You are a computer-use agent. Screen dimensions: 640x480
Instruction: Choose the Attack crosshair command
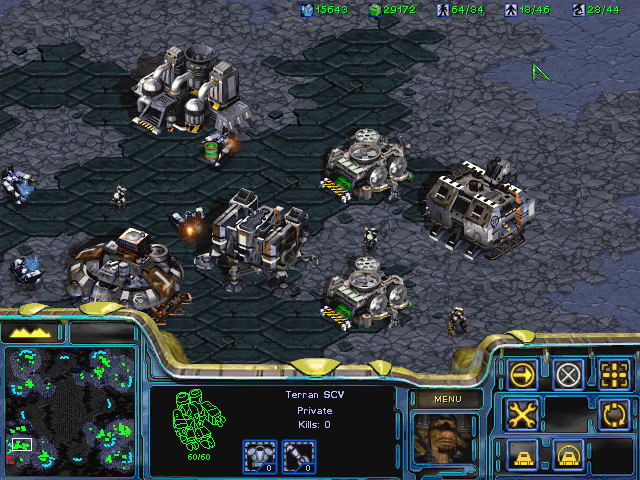point(615,375)
